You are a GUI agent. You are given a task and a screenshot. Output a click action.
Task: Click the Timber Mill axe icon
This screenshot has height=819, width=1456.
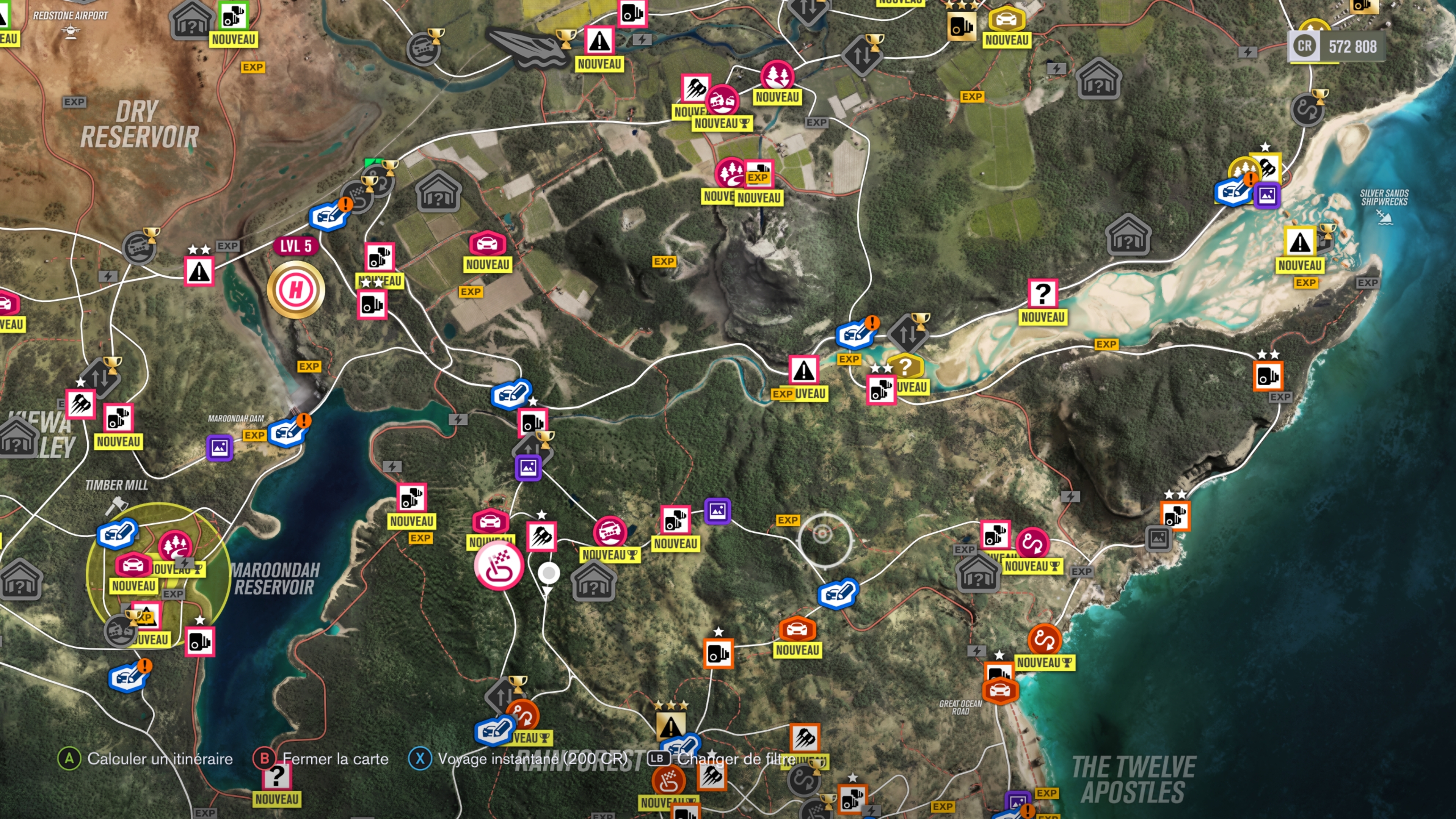(x=116, y=504)
